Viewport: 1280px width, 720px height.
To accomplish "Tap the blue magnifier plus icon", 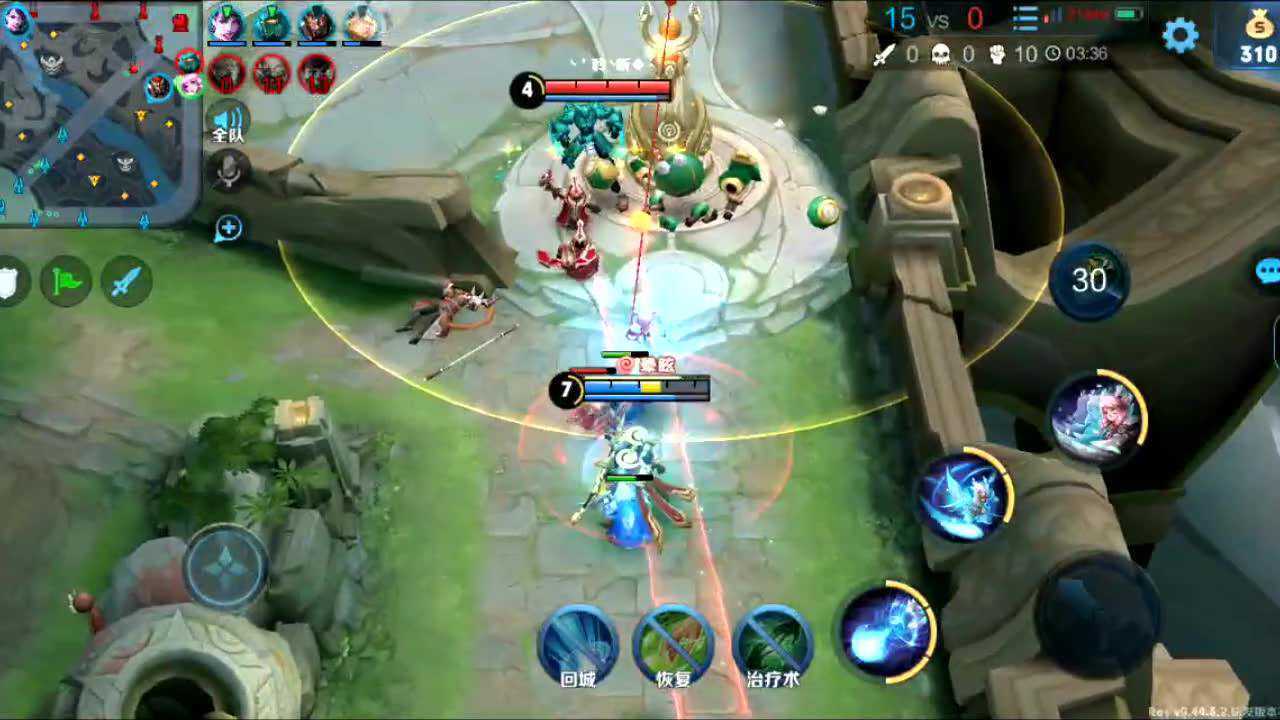I will pos(229,229).
